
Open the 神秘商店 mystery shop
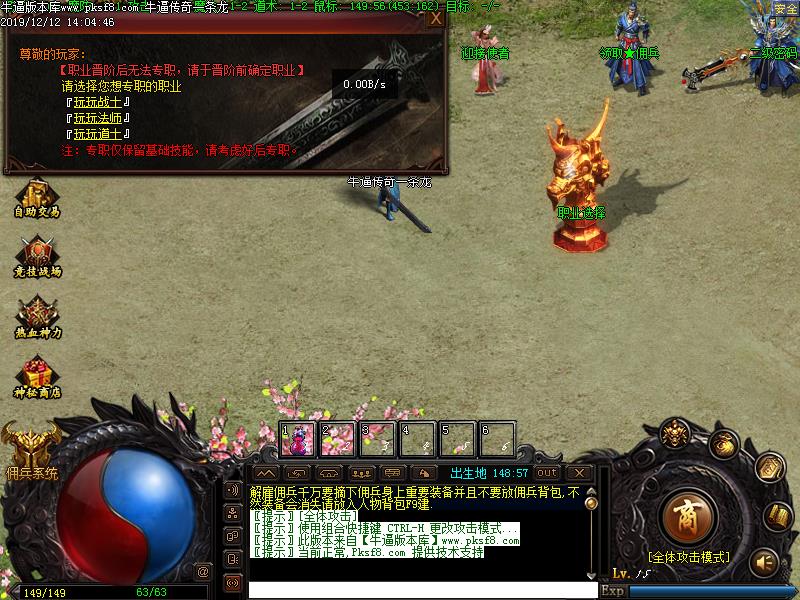pyautogui.click(x=37, y=378)
